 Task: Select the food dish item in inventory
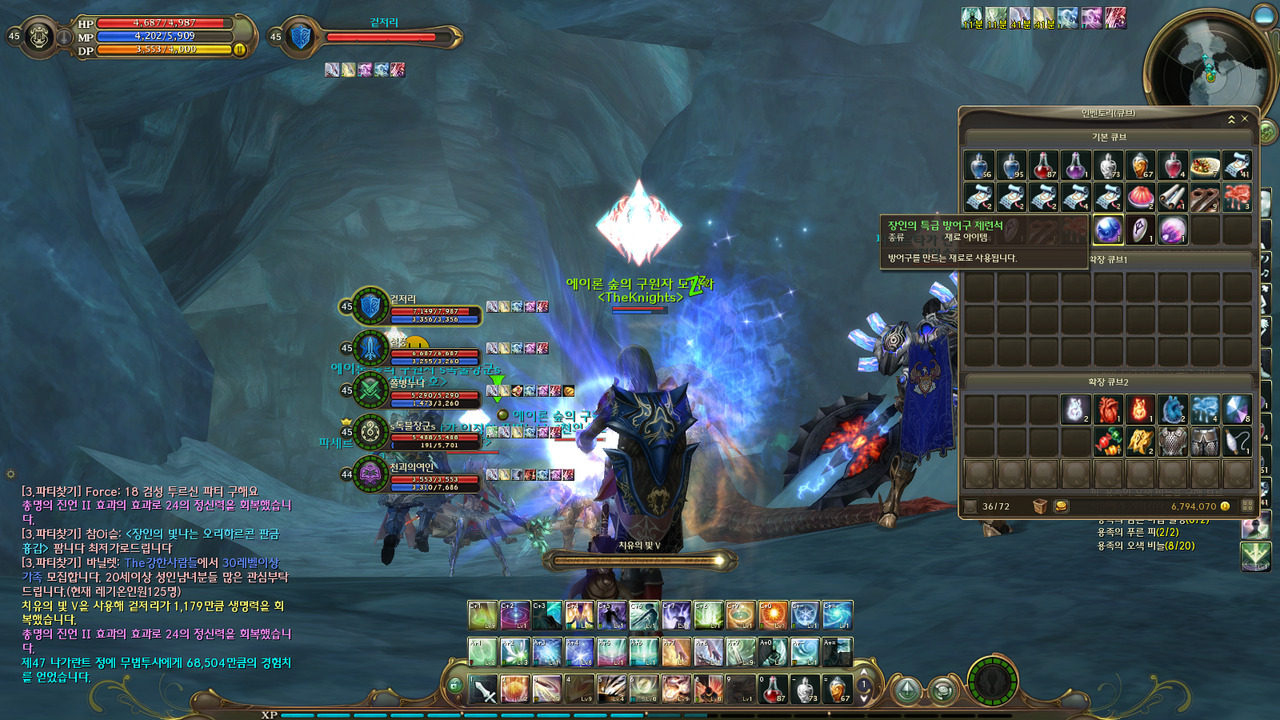click(1205, 166)
